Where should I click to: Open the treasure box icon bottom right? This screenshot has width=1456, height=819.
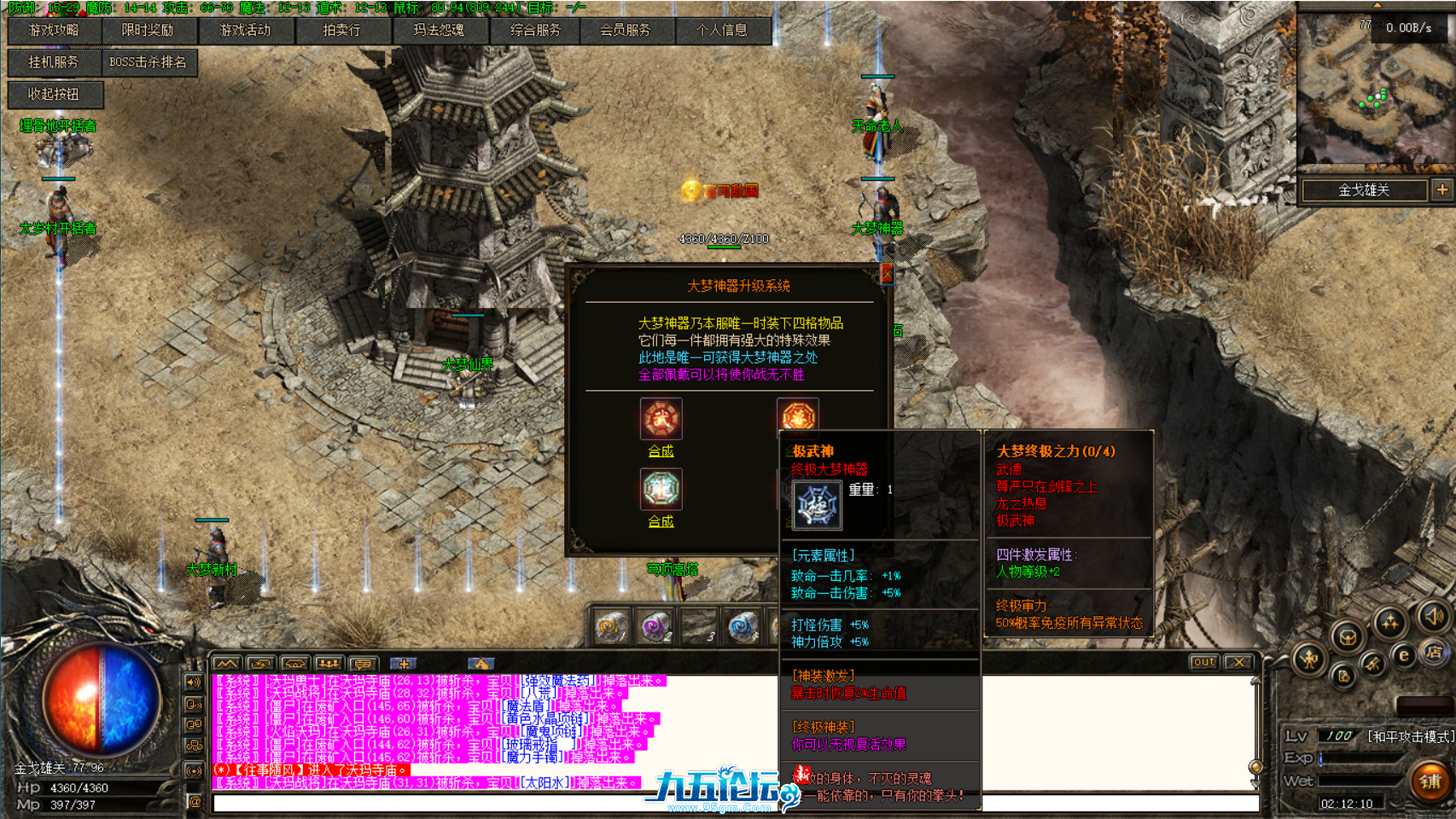tap(1348, 639)
